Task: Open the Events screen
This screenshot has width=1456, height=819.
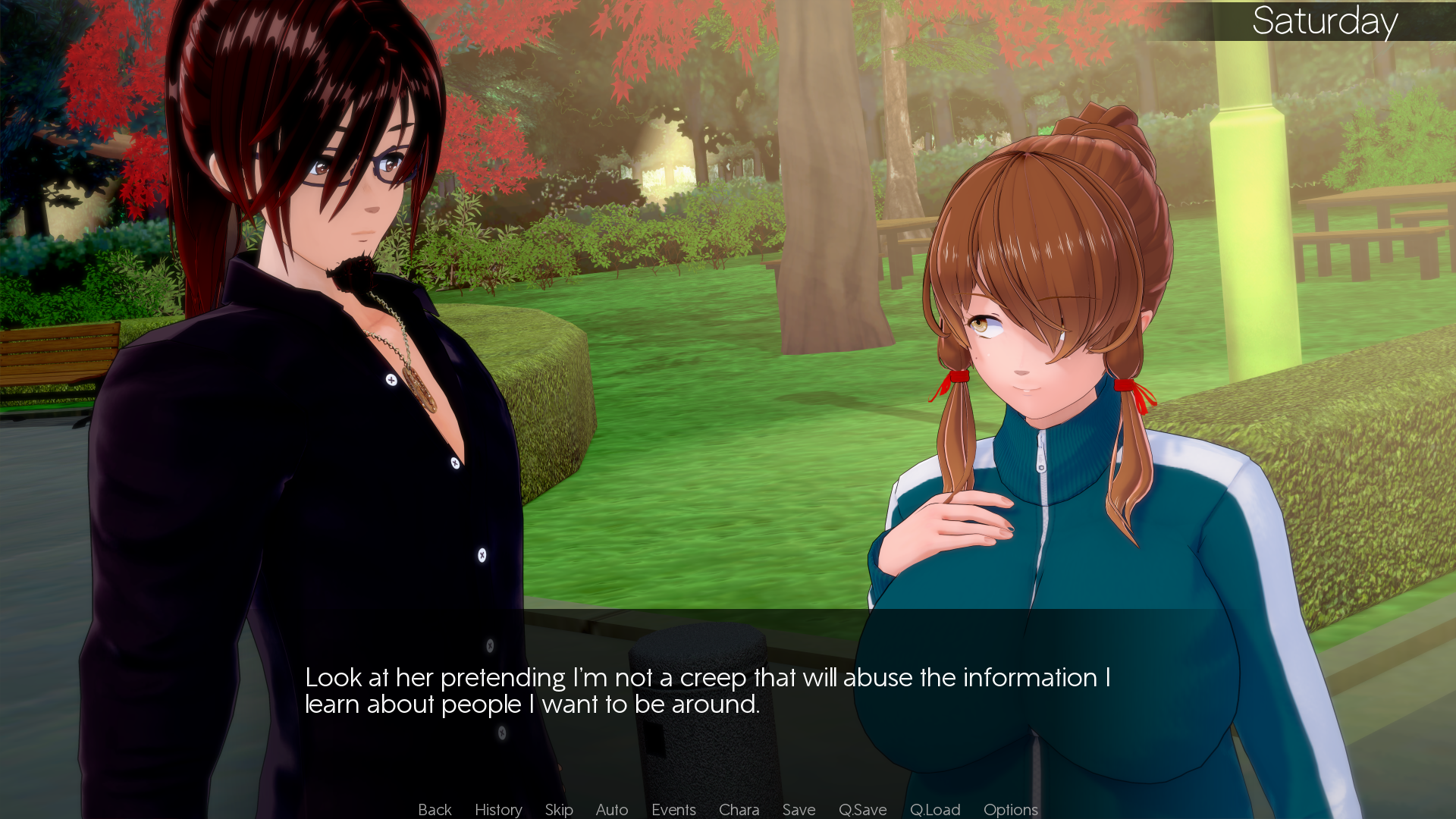Action: (673, 809)
